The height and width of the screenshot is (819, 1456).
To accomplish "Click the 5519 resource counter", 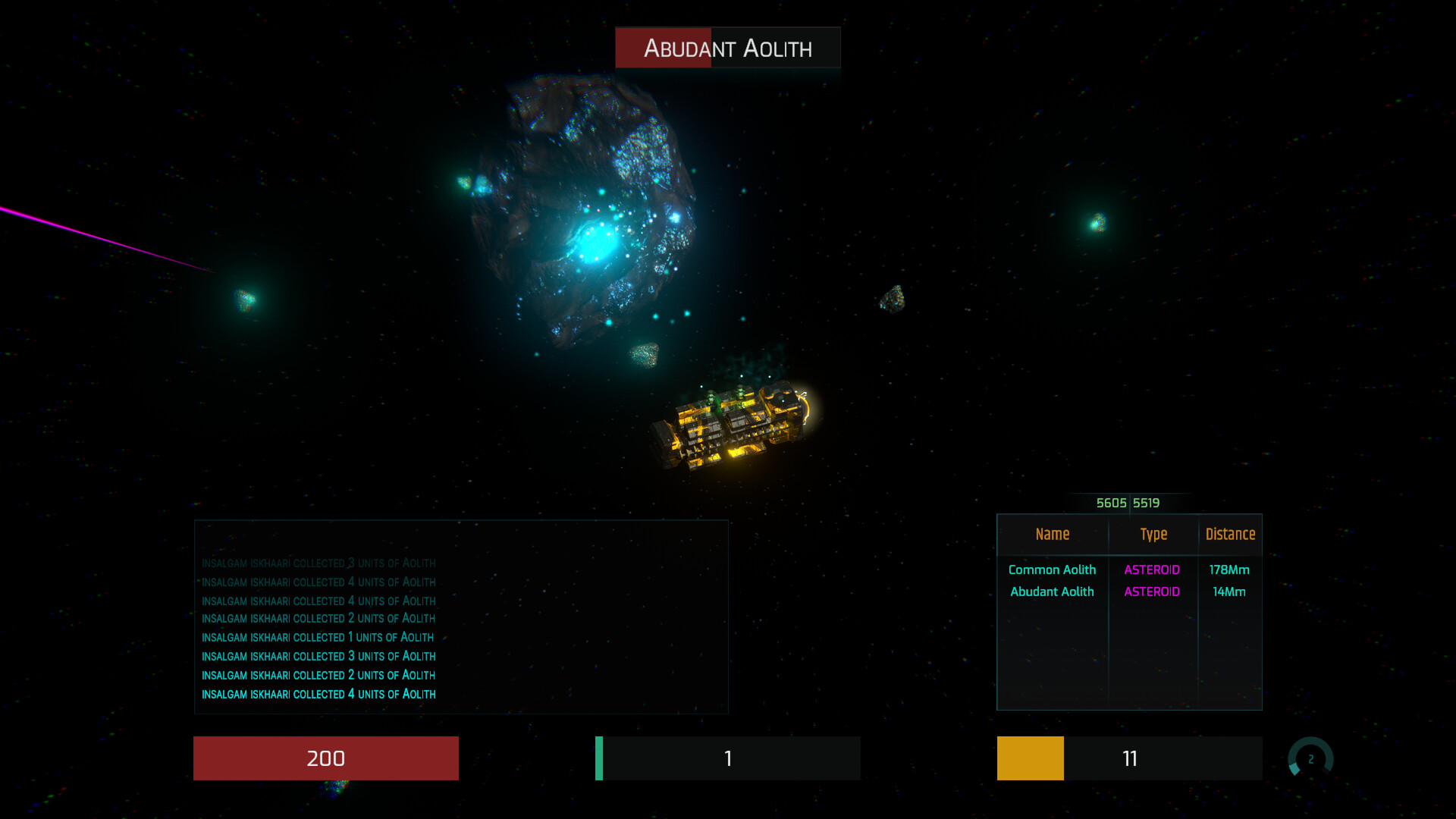I will point(1146,503).
